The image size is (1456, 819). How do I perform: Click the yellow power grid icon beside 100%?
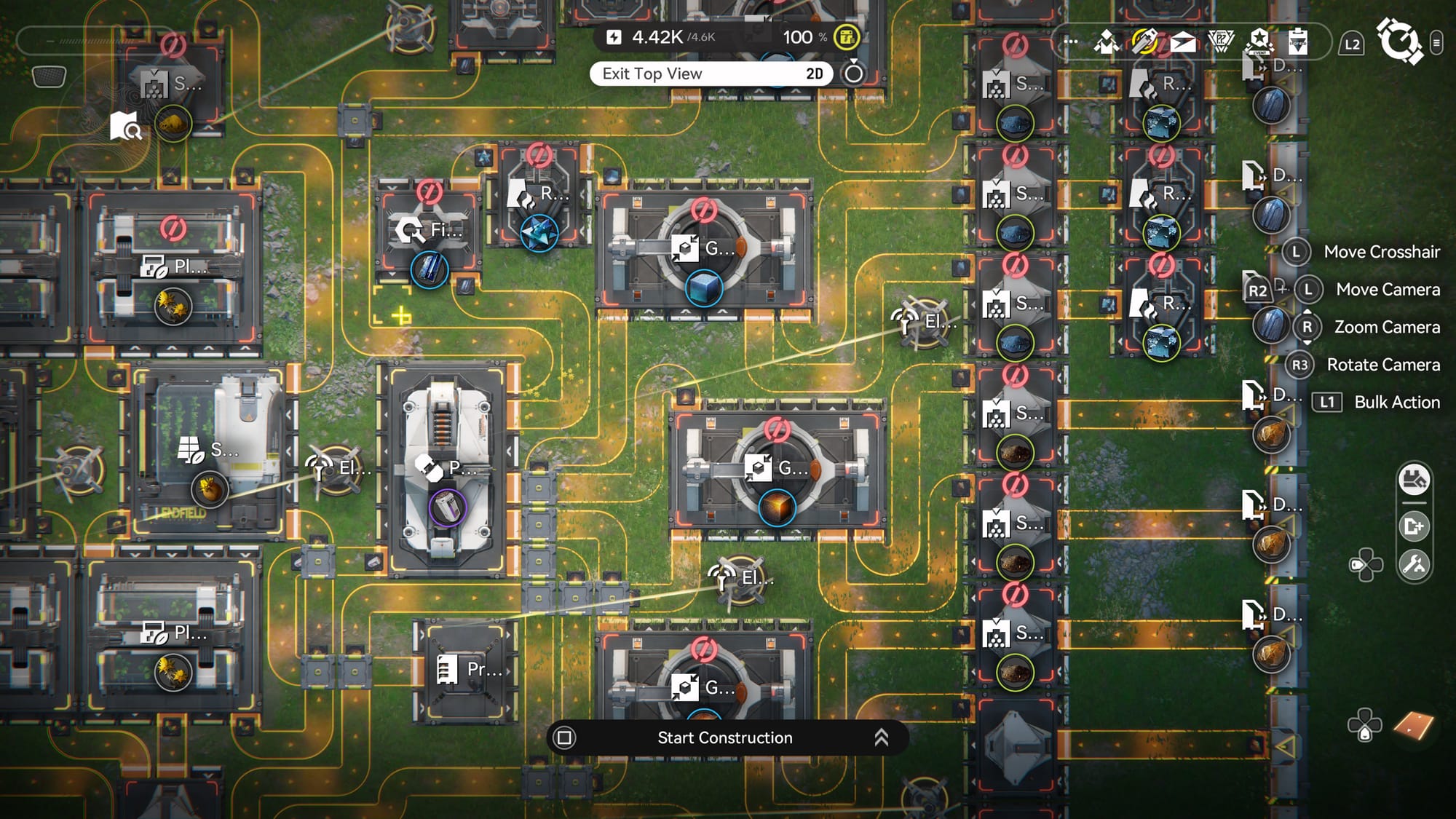click(x=846, y=37)
